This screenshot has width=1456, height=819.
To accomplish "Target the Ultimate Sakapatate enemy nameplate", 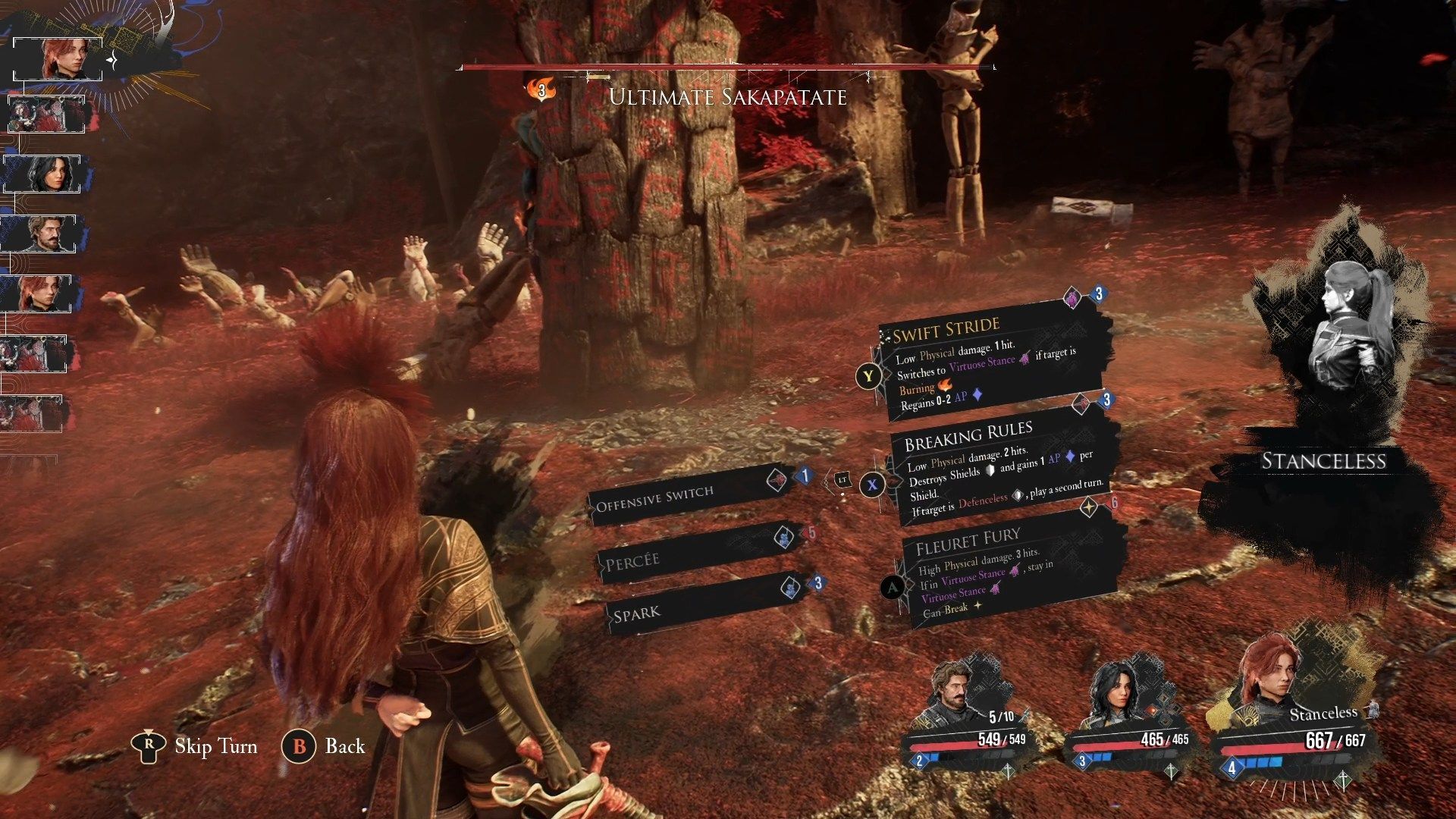I will [727, 97].
